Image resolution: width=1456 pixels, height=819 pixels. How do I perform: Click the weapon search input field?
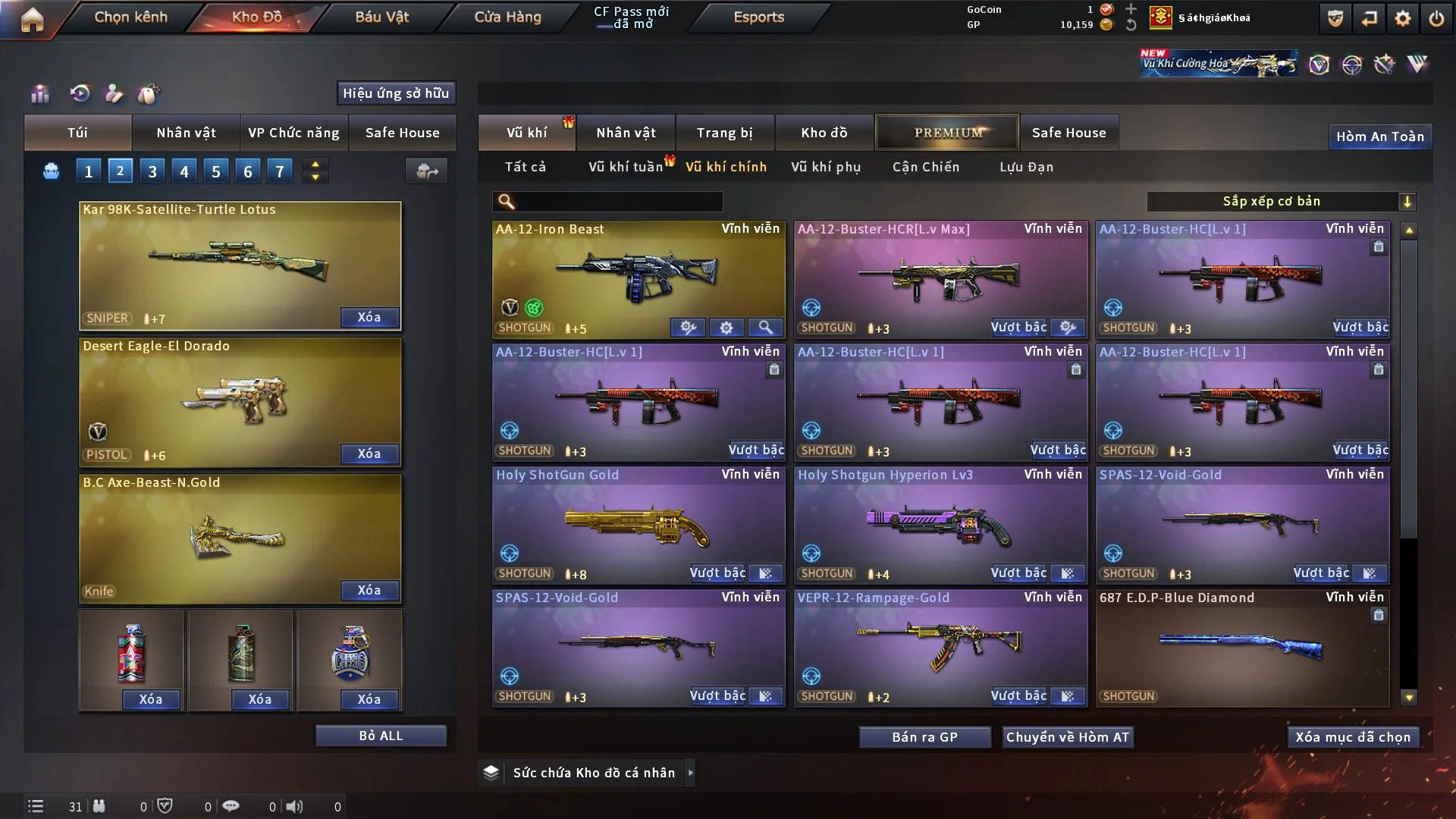607,202
